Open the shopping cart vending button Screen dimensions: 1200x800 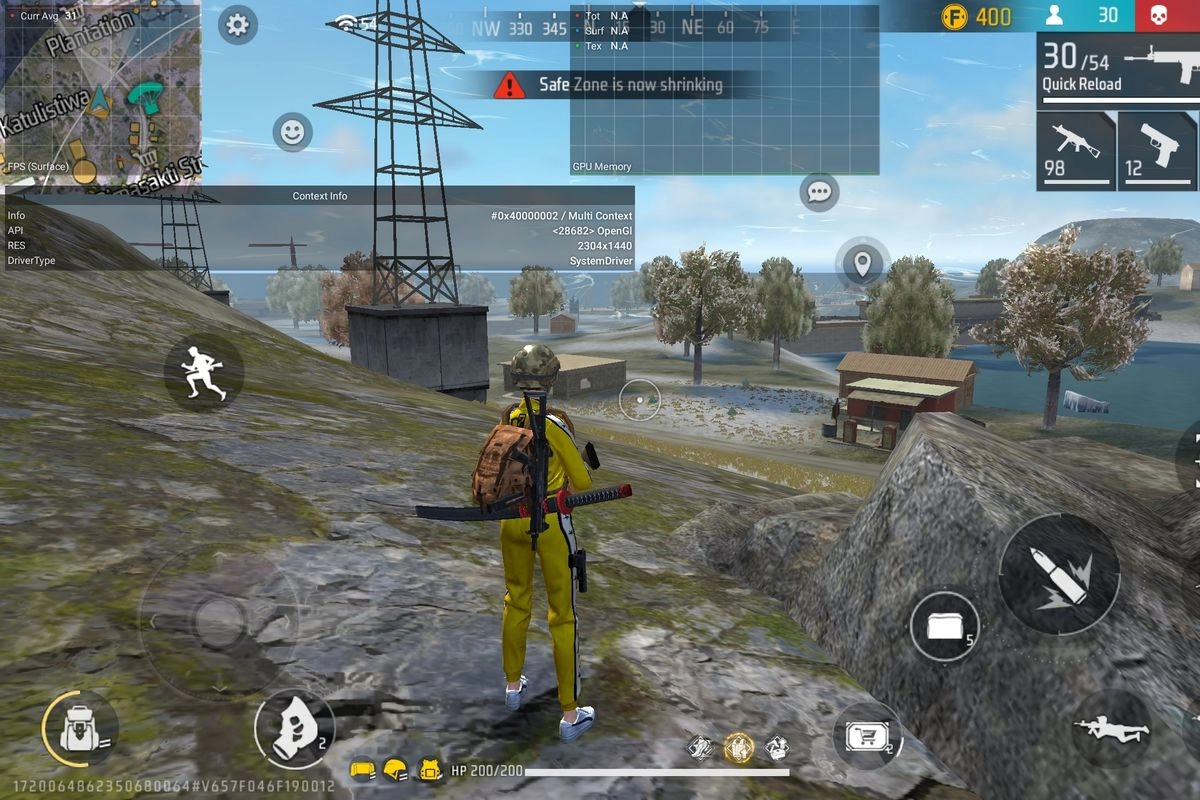click(866, 737)
